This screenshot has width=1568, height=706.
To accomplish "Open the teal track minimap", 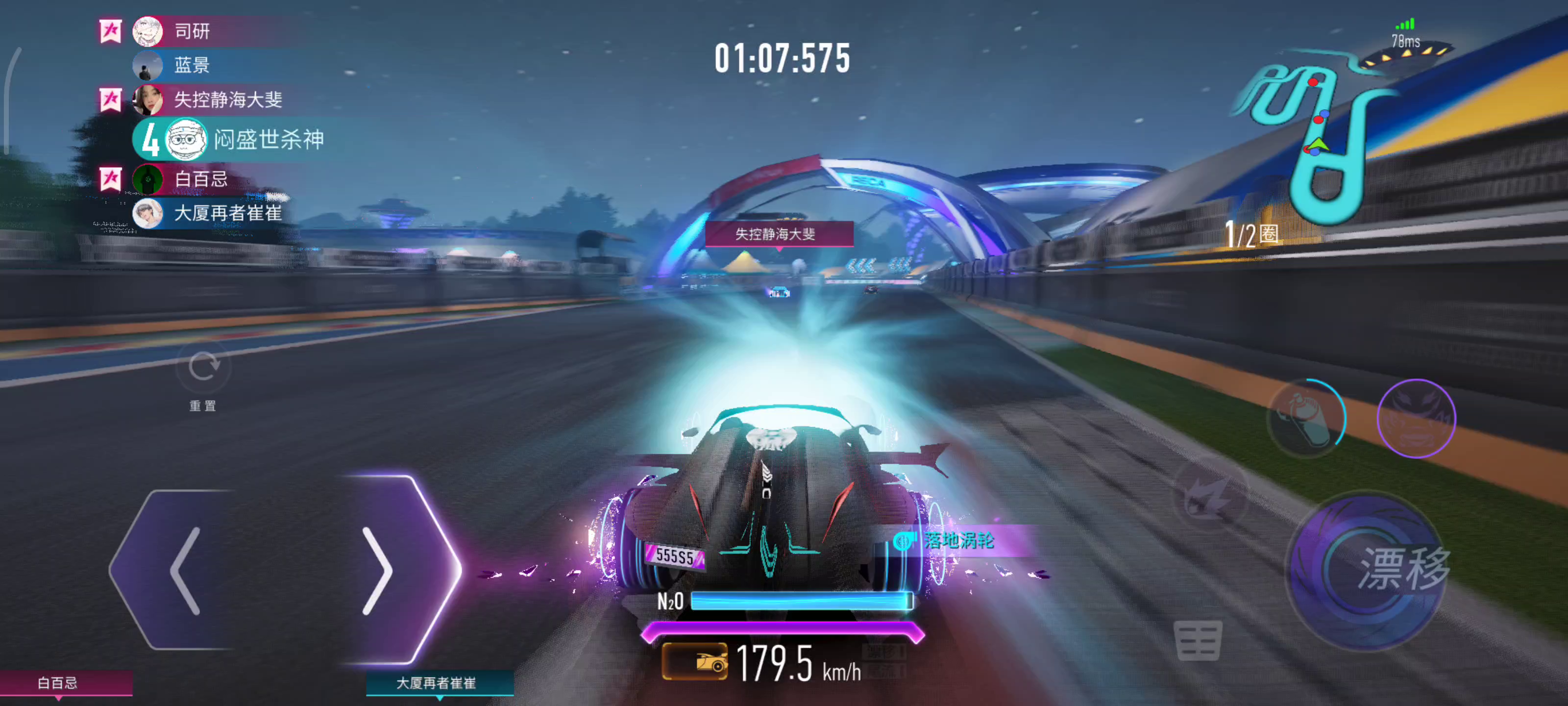I will pos(1315,134).
